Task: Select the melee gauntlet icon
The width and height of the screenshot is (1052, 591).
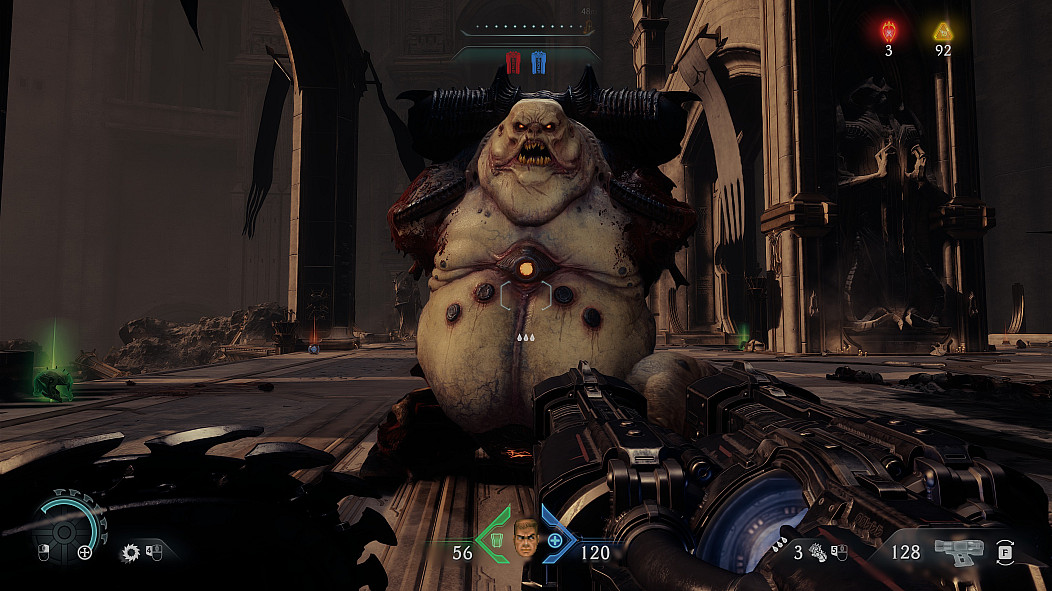Action: click(816, 551)
